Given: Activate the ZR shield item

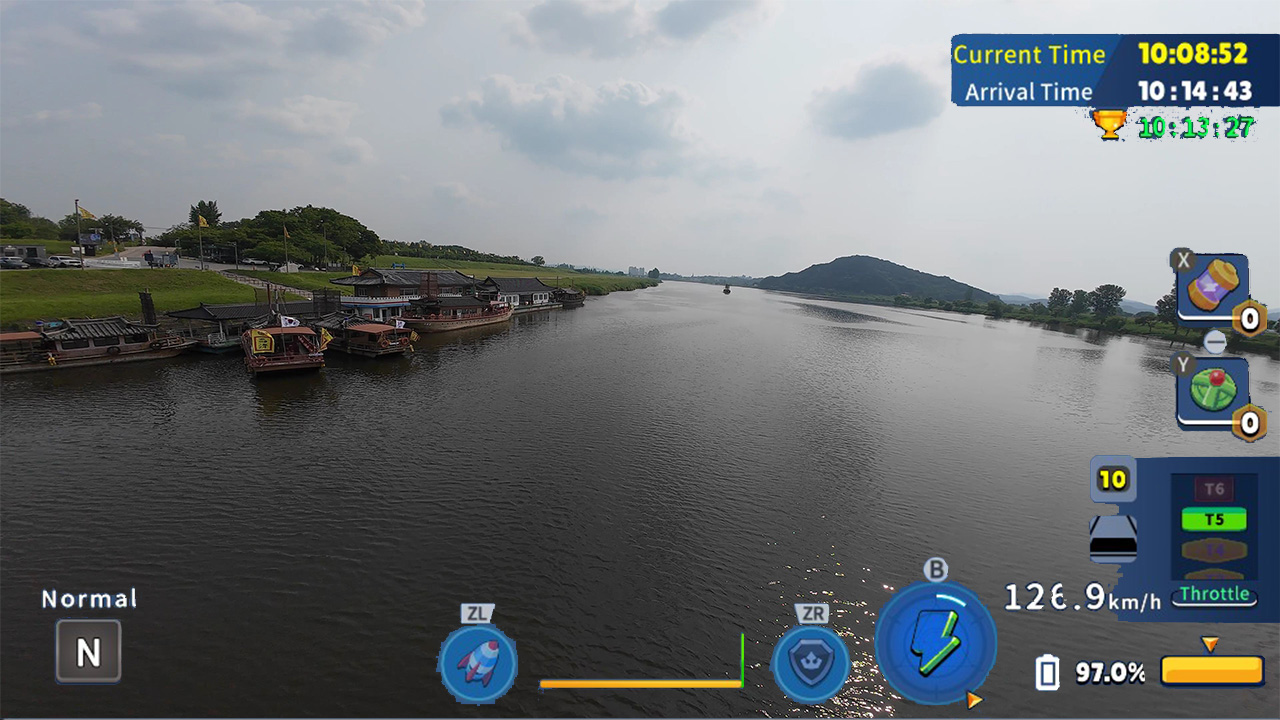Looking at the screenshot, I should pyautogui.click(x=811, y=663).
